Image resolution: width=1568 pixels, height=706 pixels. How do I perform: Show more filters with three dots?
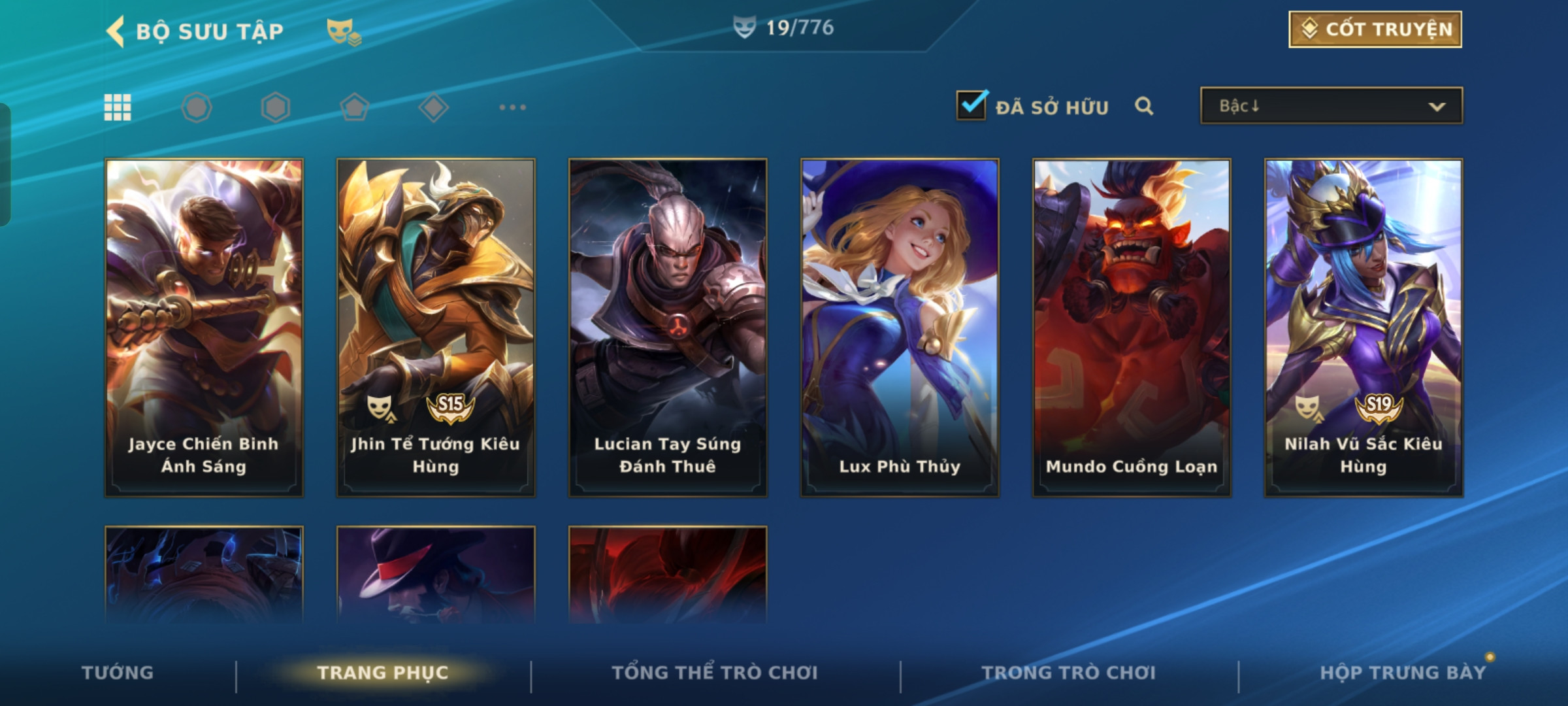coord(512,107)
